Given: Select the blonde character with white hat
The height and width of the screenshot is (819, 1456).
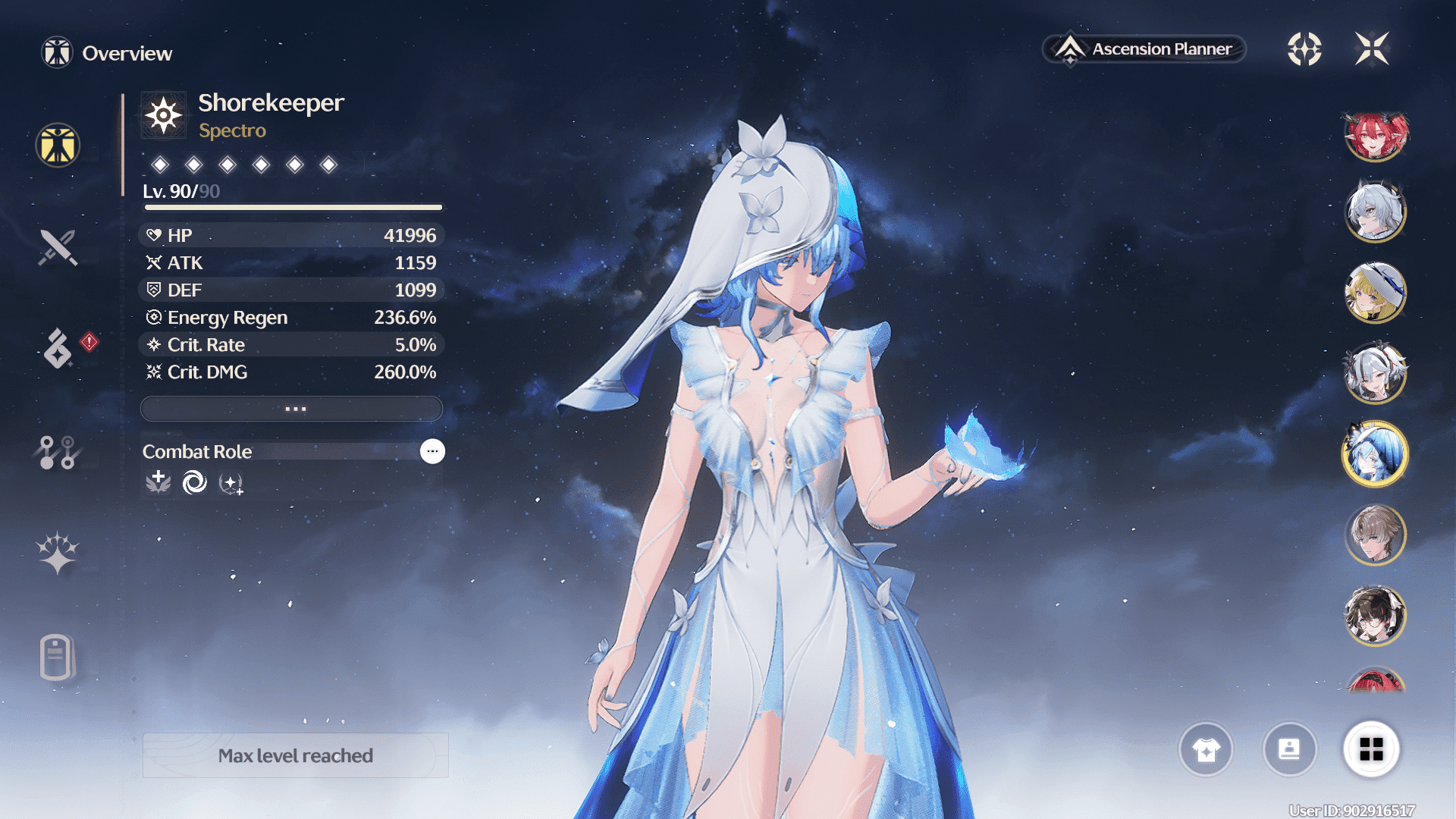Looking at the screenshot, I should pyautogui.click(x=1376, y=293).
